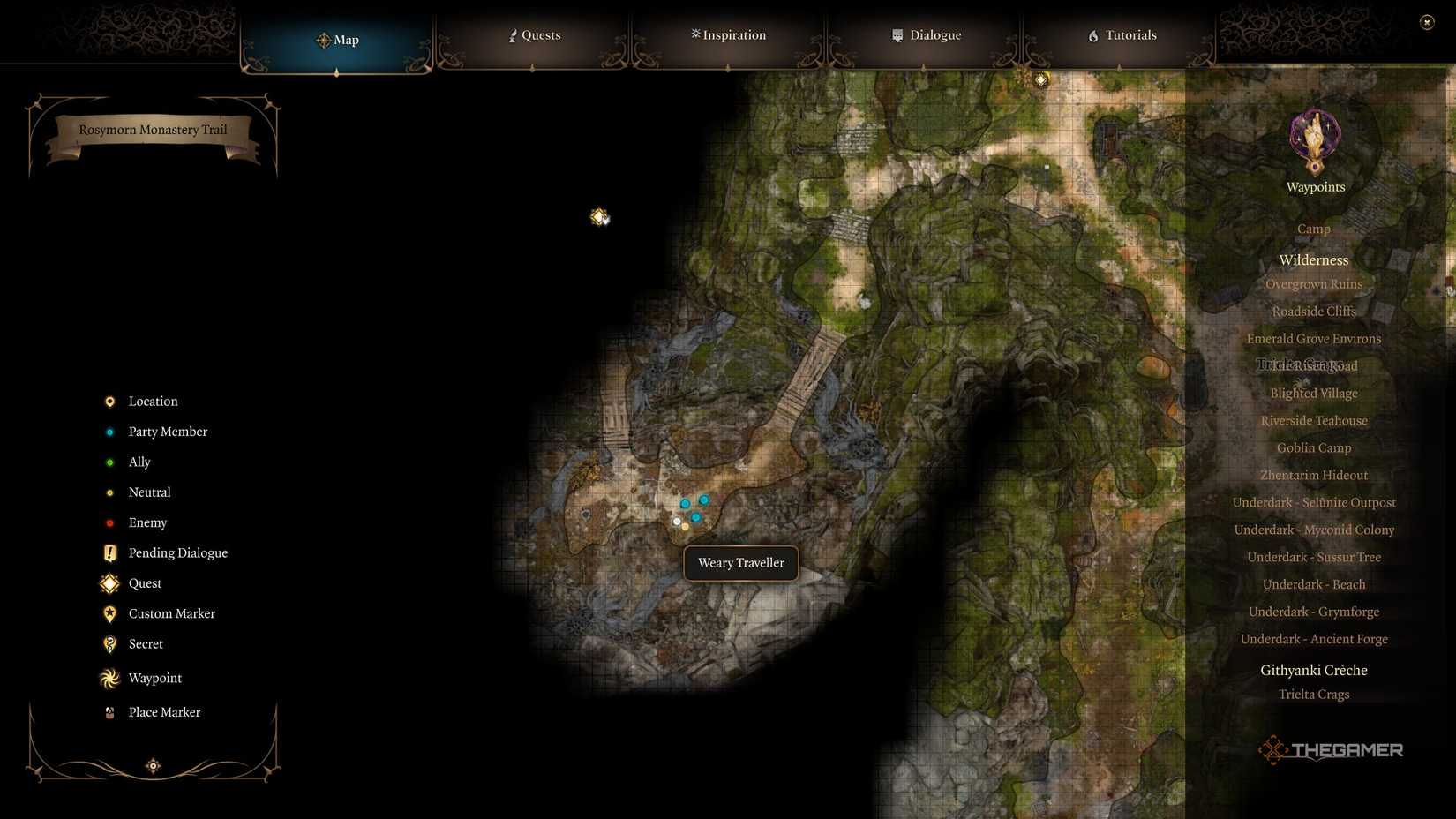Click the Custom Marker shield icon

tap(109, 613)
